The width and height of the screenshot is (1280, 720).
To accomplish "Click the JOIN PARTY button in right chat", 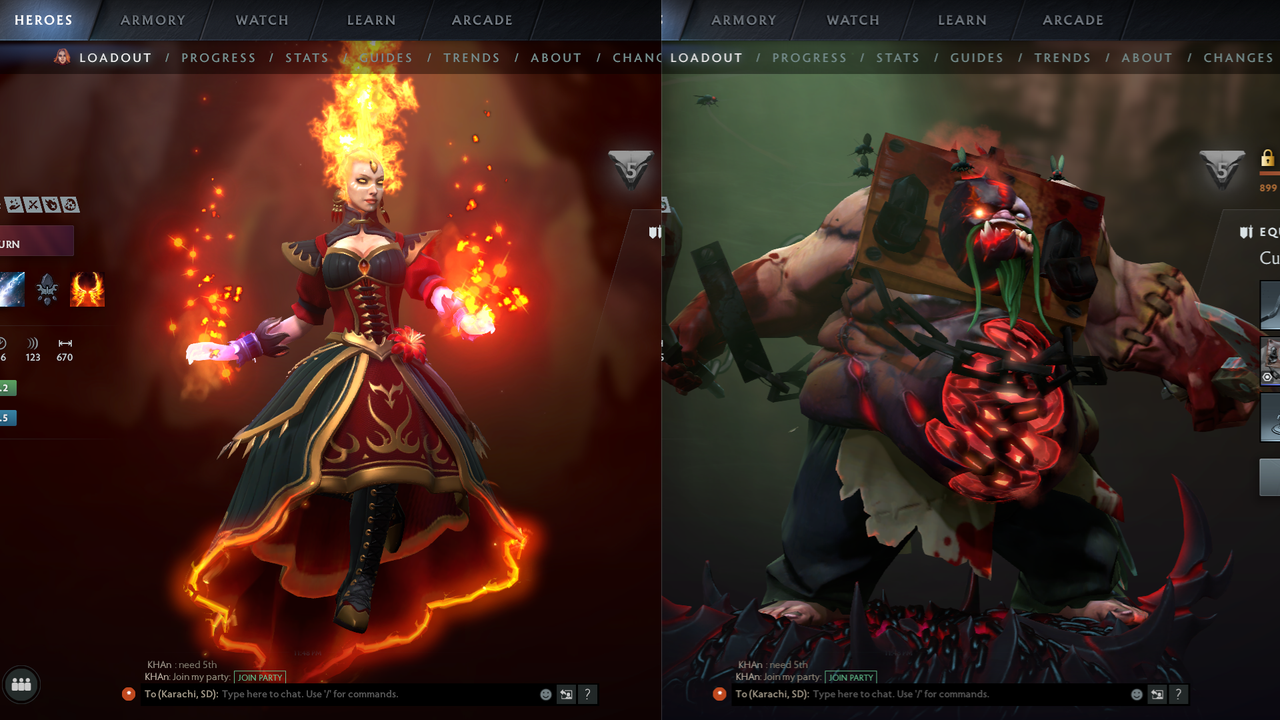I will pos(851,677).
